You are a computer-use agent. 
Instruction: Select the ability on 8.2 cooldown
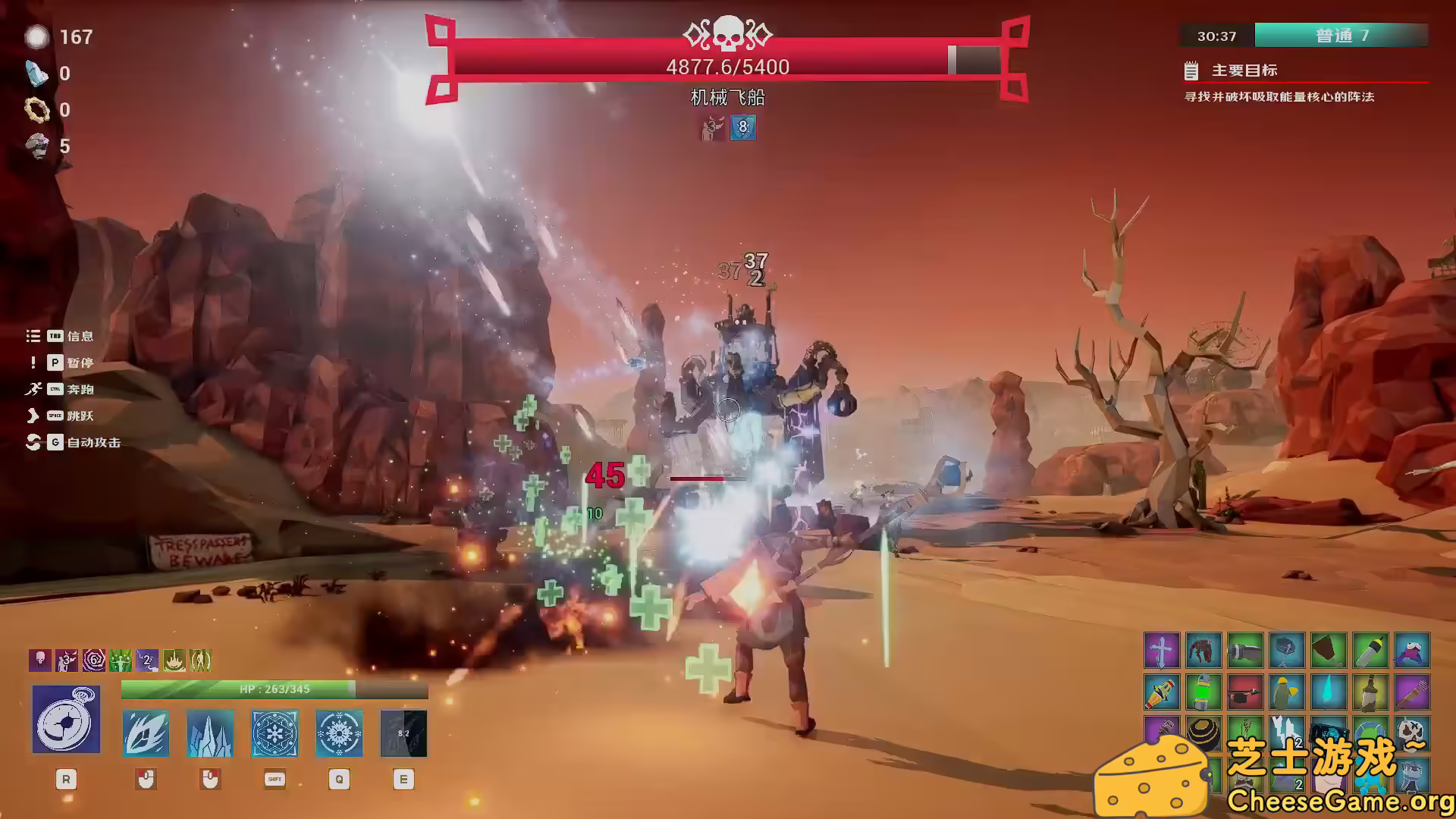click(x=403, y=733)
